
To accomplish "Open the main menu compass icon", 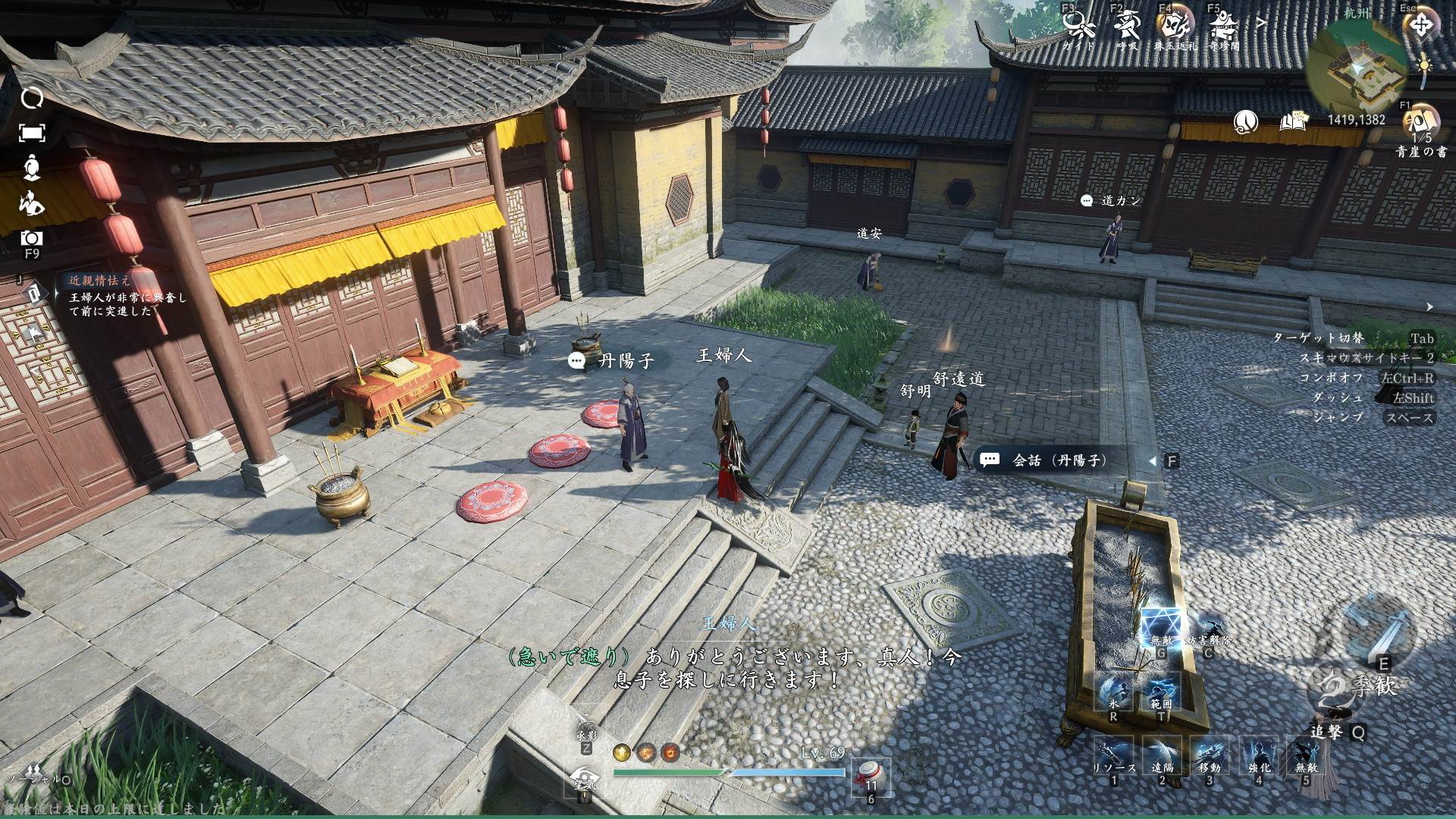I will 1421,26.
